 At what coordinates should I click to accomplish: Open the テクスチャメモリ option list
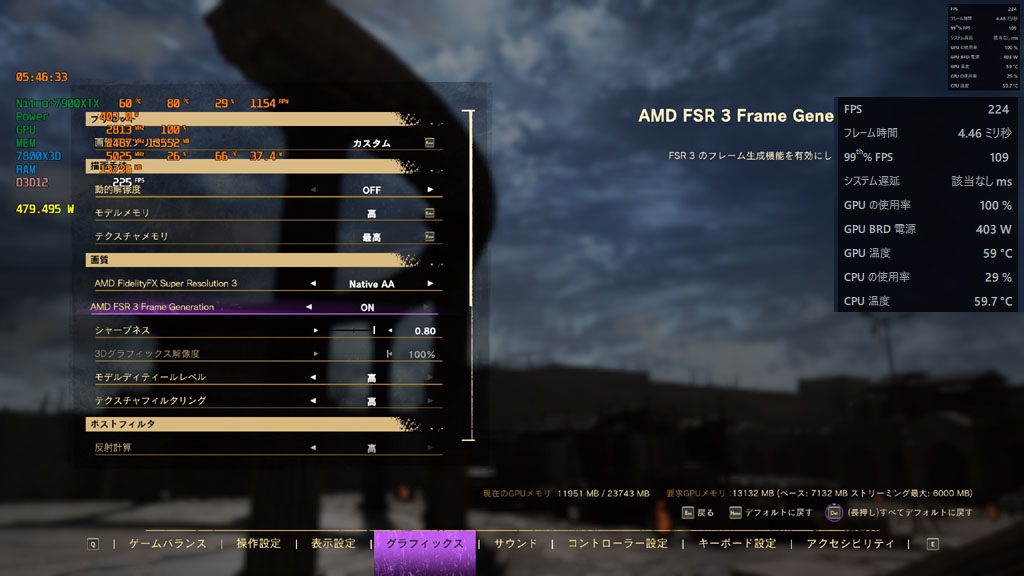[429, 236]
